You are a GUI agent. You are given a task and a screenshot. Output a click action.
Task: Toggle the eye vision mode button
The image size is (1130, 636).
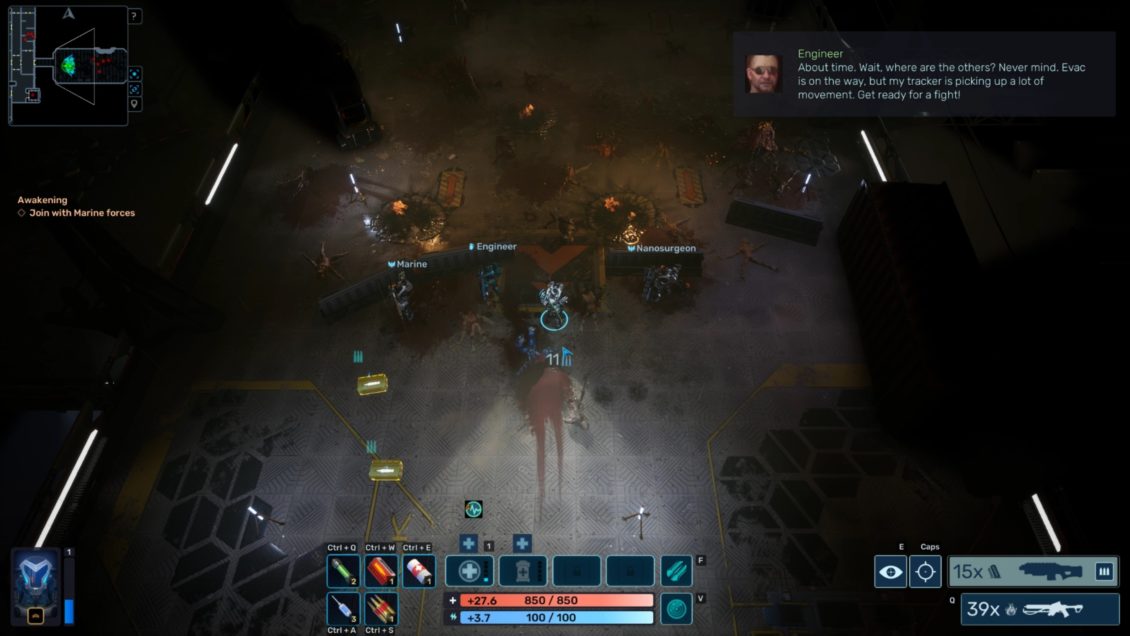pyautogui.click(x=890, y=572)
